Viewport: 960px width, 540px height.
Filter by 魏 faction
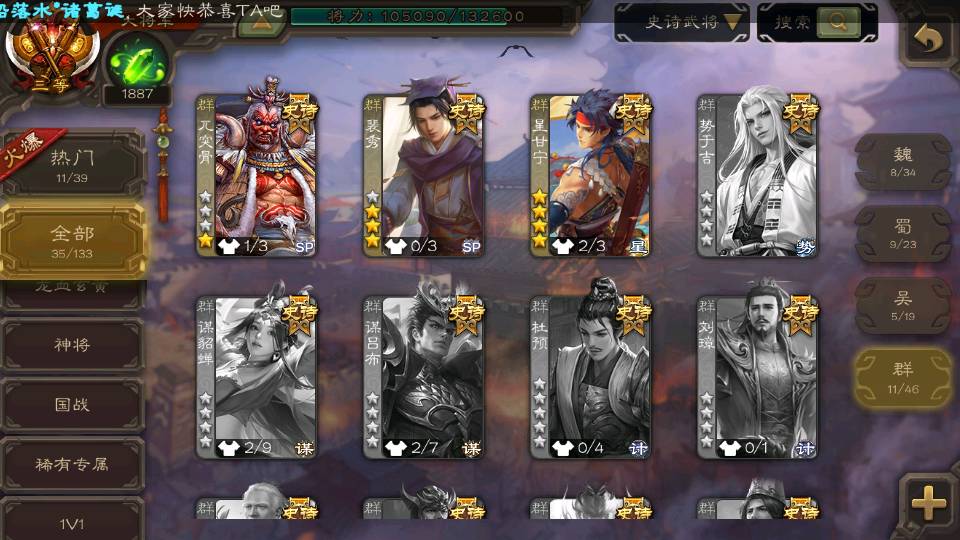(x=902, y=160)
